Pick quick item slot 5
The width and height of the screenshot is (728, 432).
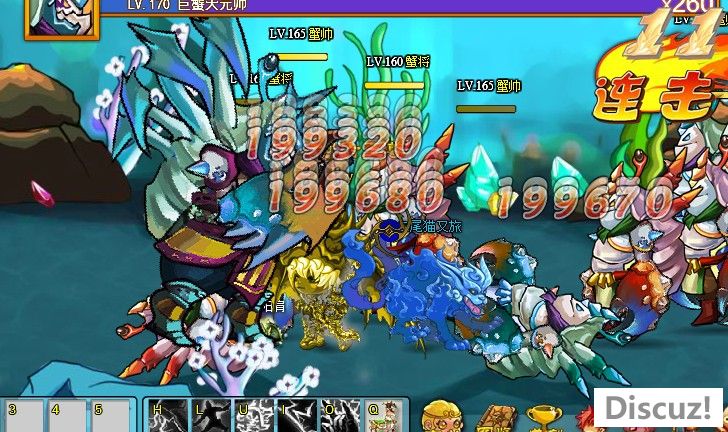point(112,416)
